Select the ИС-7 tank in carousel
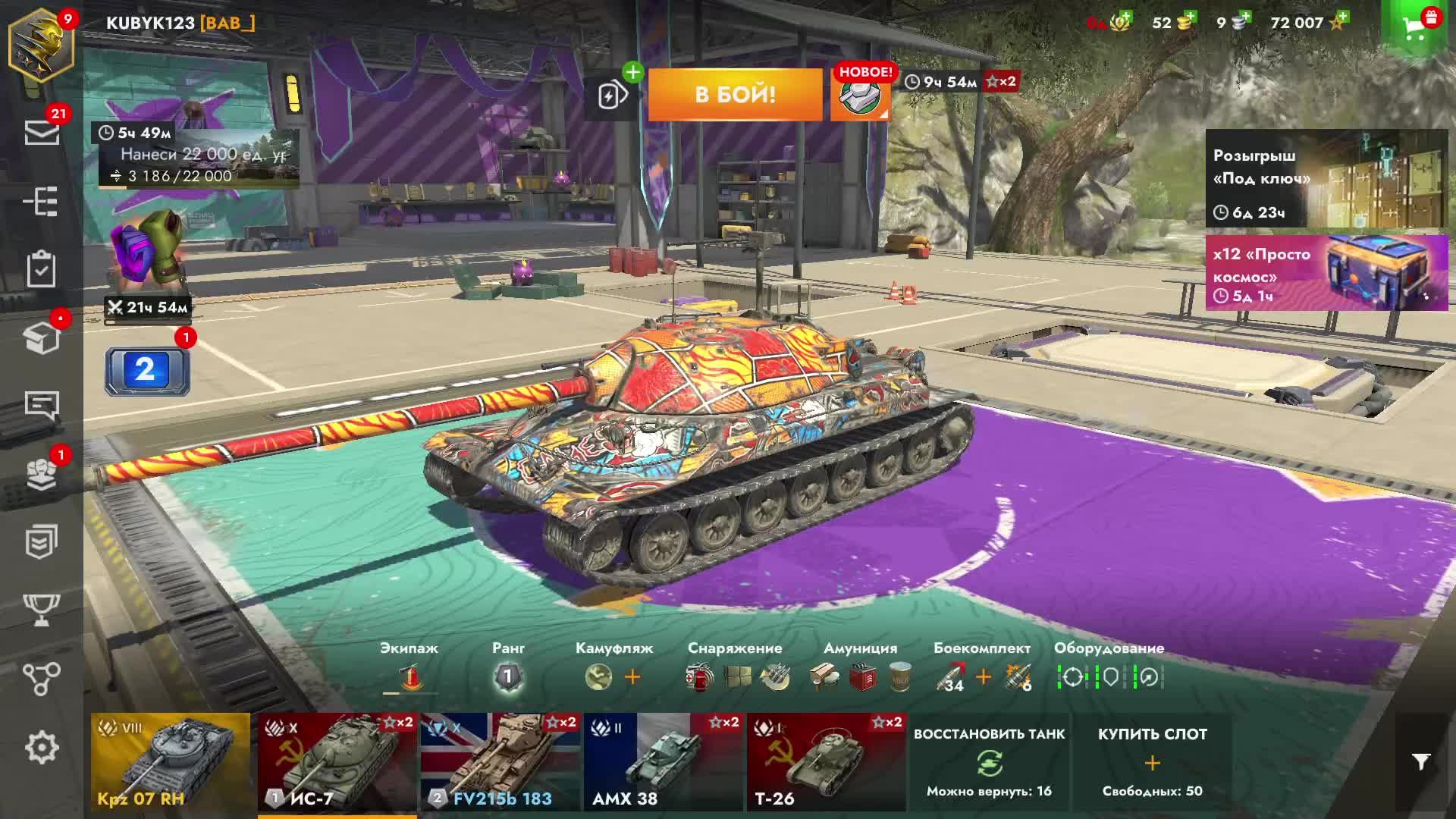 pos(337,762)
